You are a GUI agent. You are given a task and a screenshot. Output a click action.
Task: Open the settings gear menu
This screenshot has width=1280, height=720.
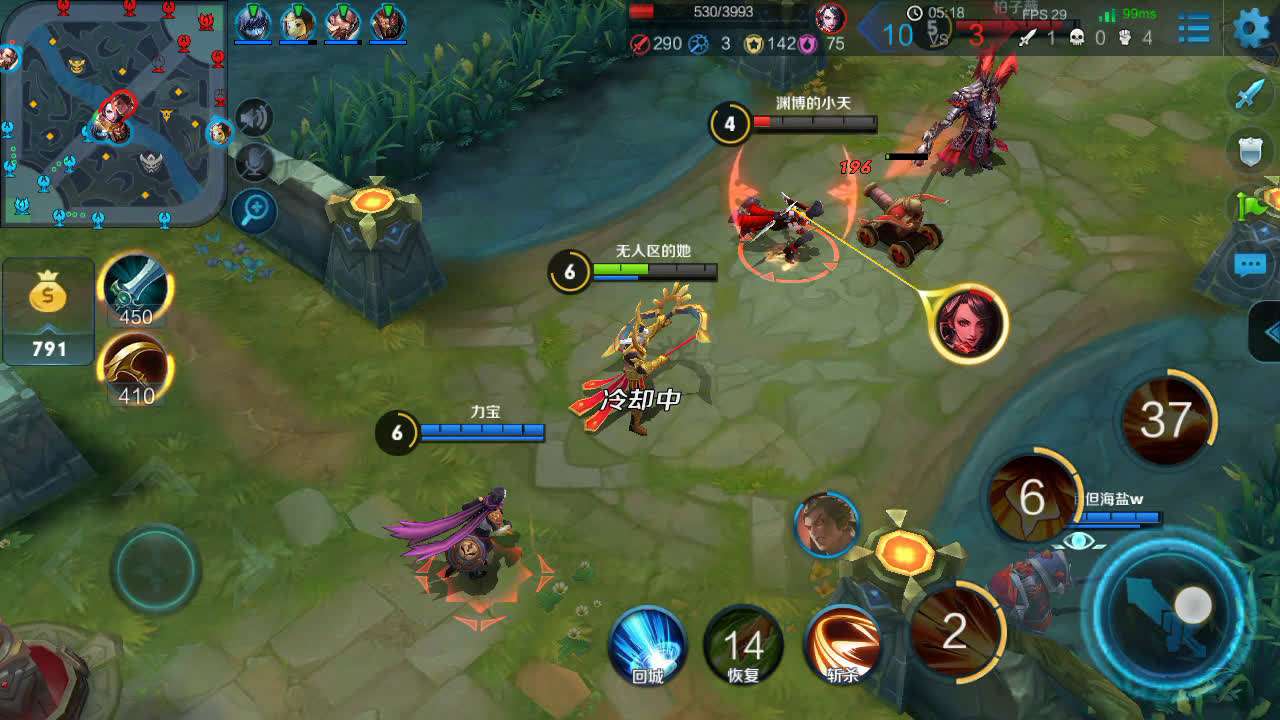tap(1252, 28)
